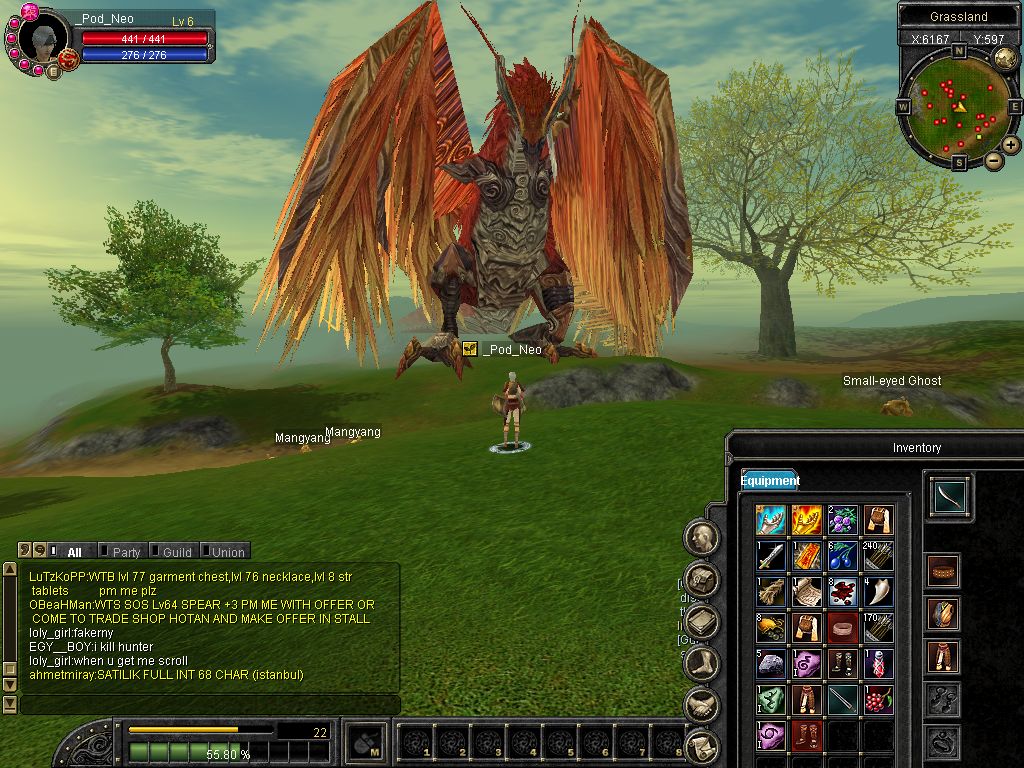Open the Guild chat tab
The height and width of the screenshot is (768, 1024).
tap(177, 551)
